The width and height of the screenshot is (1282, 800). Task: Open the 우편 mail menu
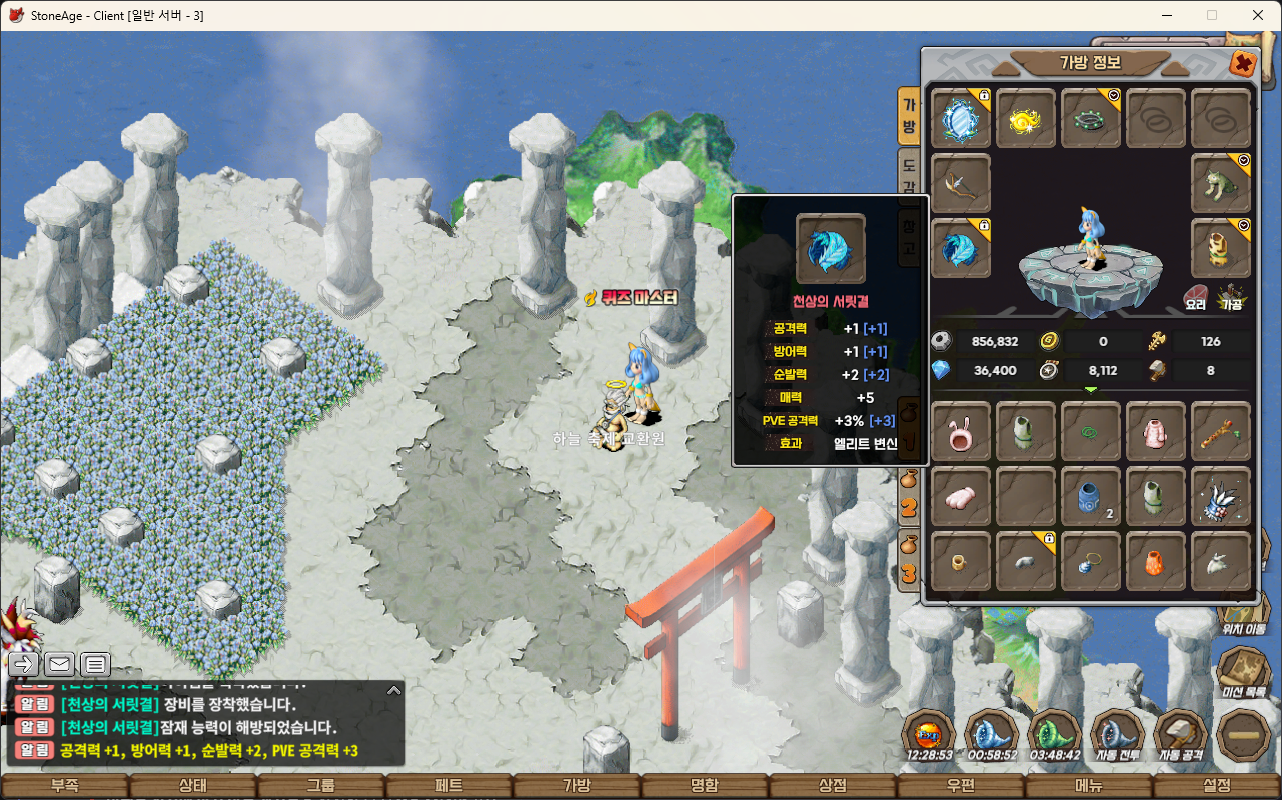tap(961, 786)
